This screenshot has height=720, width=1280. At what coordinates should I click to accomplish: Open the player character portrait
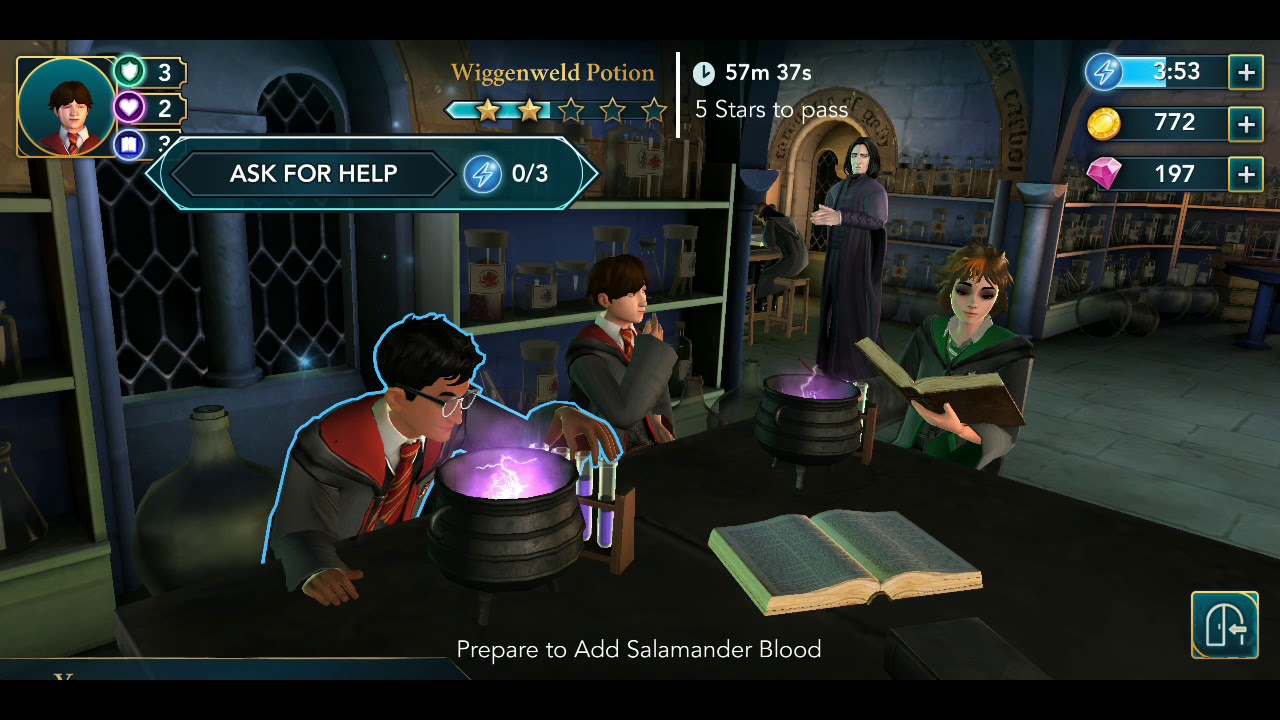(x=67, y=107)
